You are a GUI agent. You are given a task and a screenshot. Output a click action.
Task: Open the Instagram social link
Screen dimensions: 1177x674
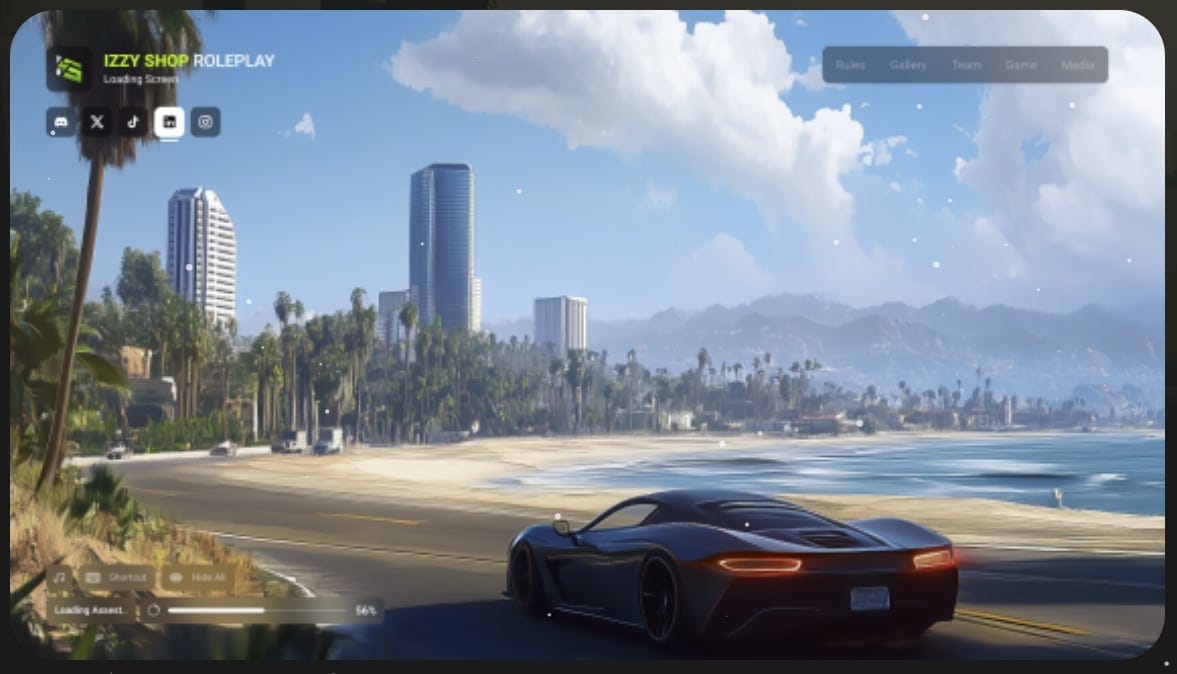tap(205, 122)
